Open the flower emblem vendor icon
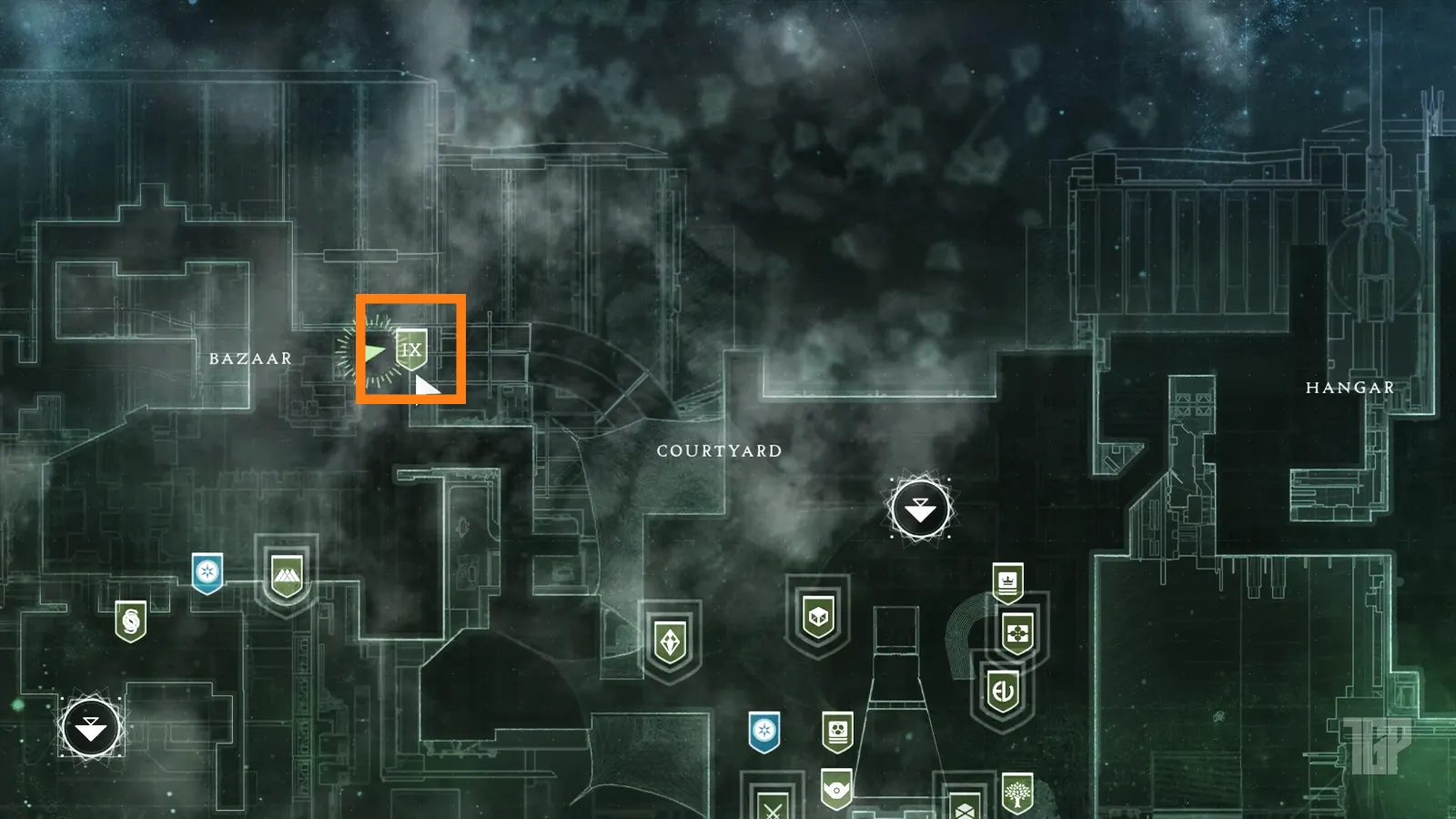 pos(1016,634)
